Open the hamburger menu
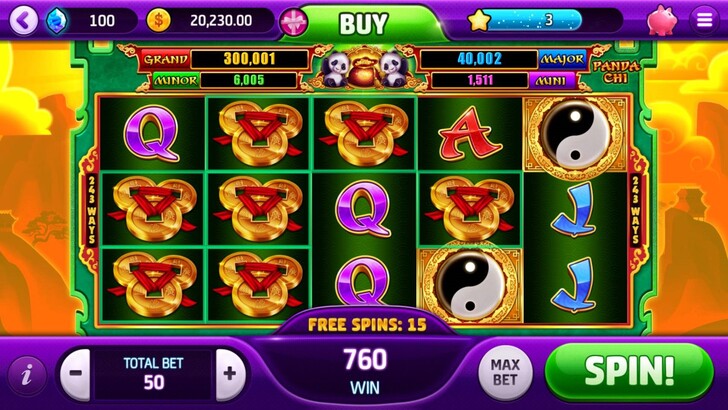The image size is (728, 410). [704, 20]
